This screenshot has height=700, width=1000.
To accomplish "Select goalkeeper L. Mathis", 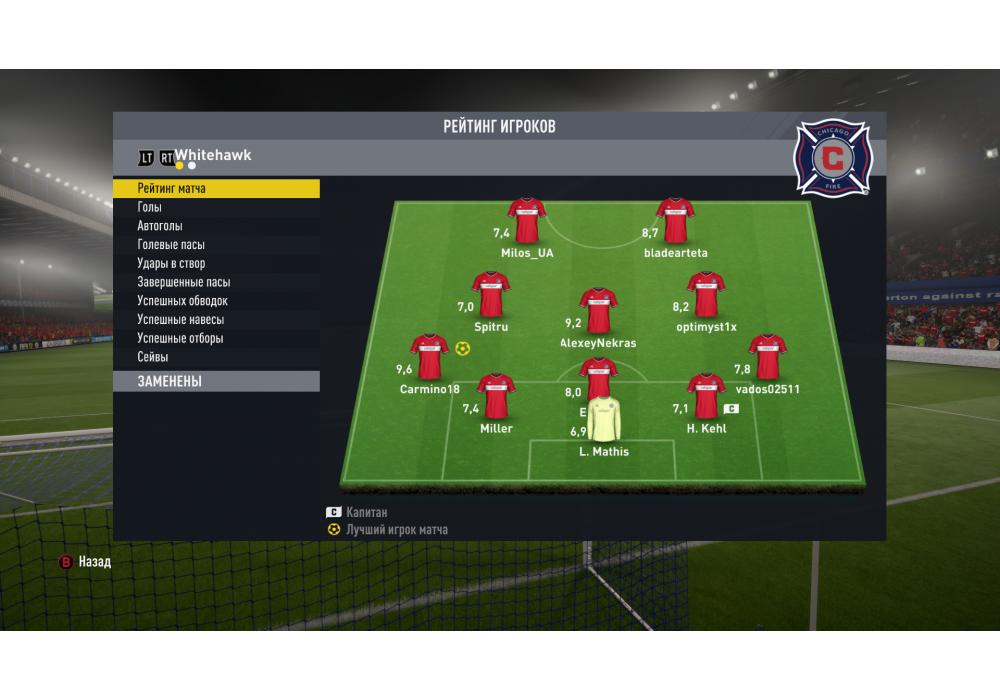I will coord(603,420).
